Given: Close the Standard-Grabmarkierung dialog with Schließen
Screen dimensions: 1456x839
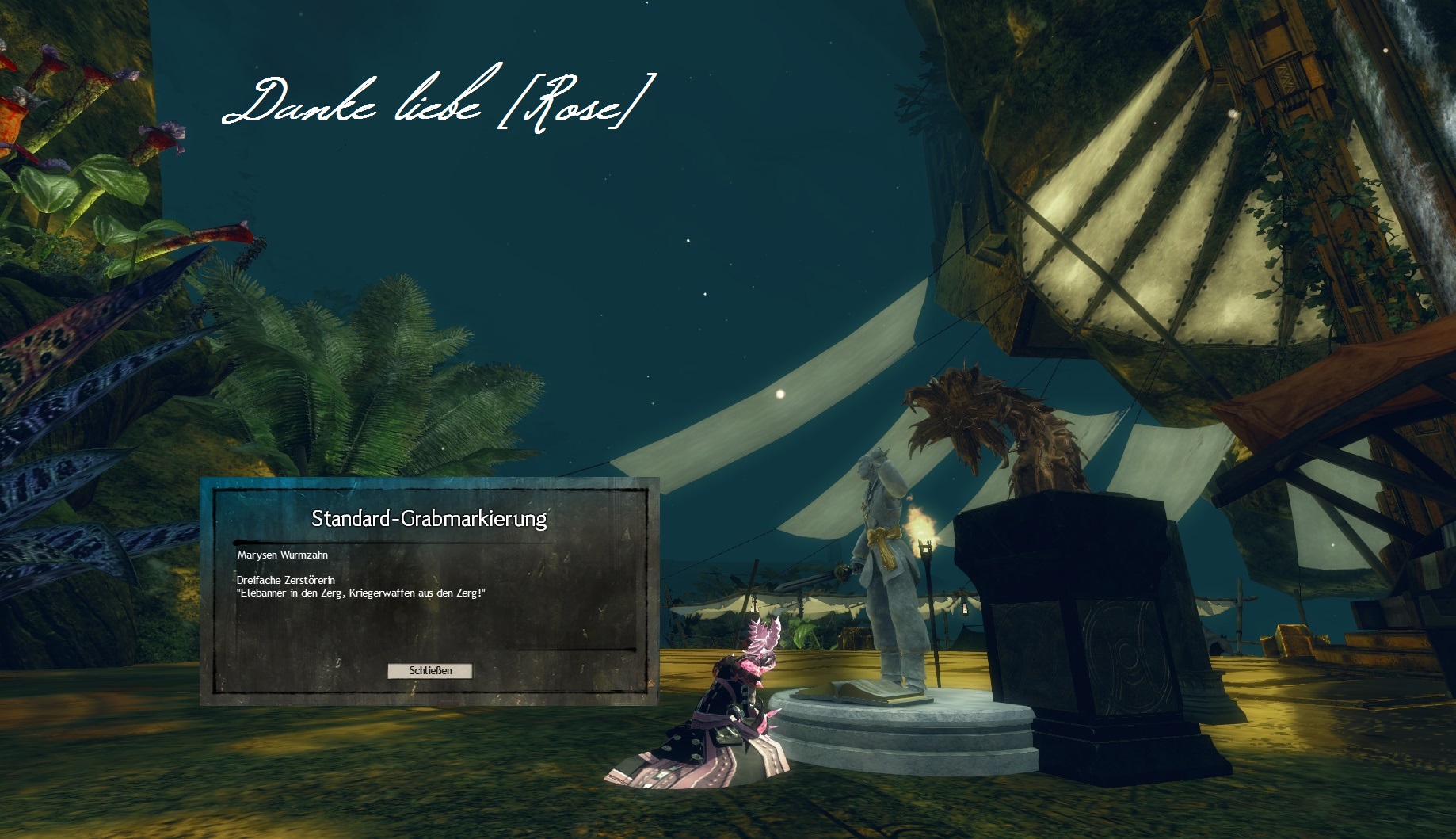Looking at the screenshot, I should (x=430, y=671).
